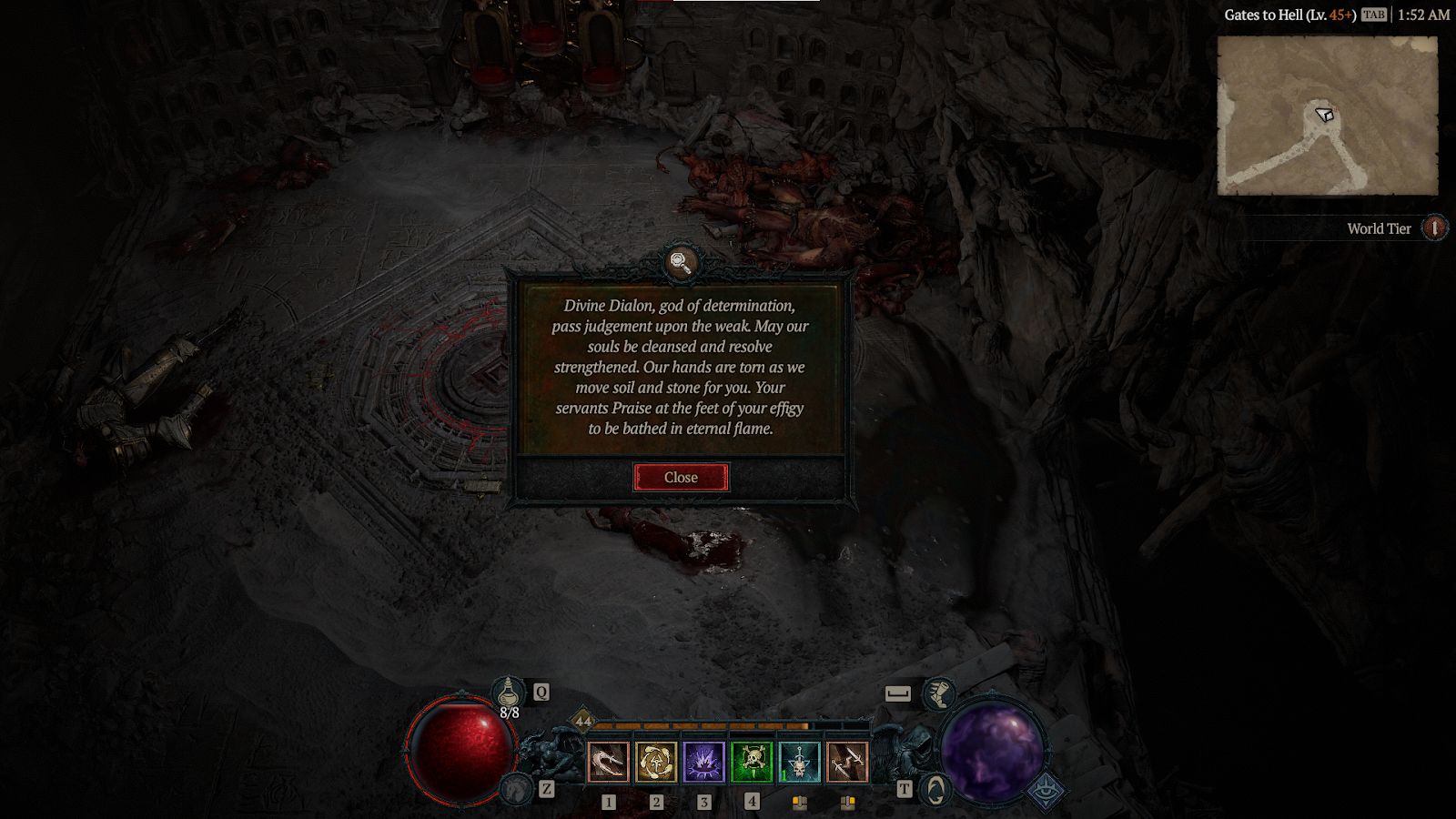Use the green skull and bones skill

click(752, 762)
